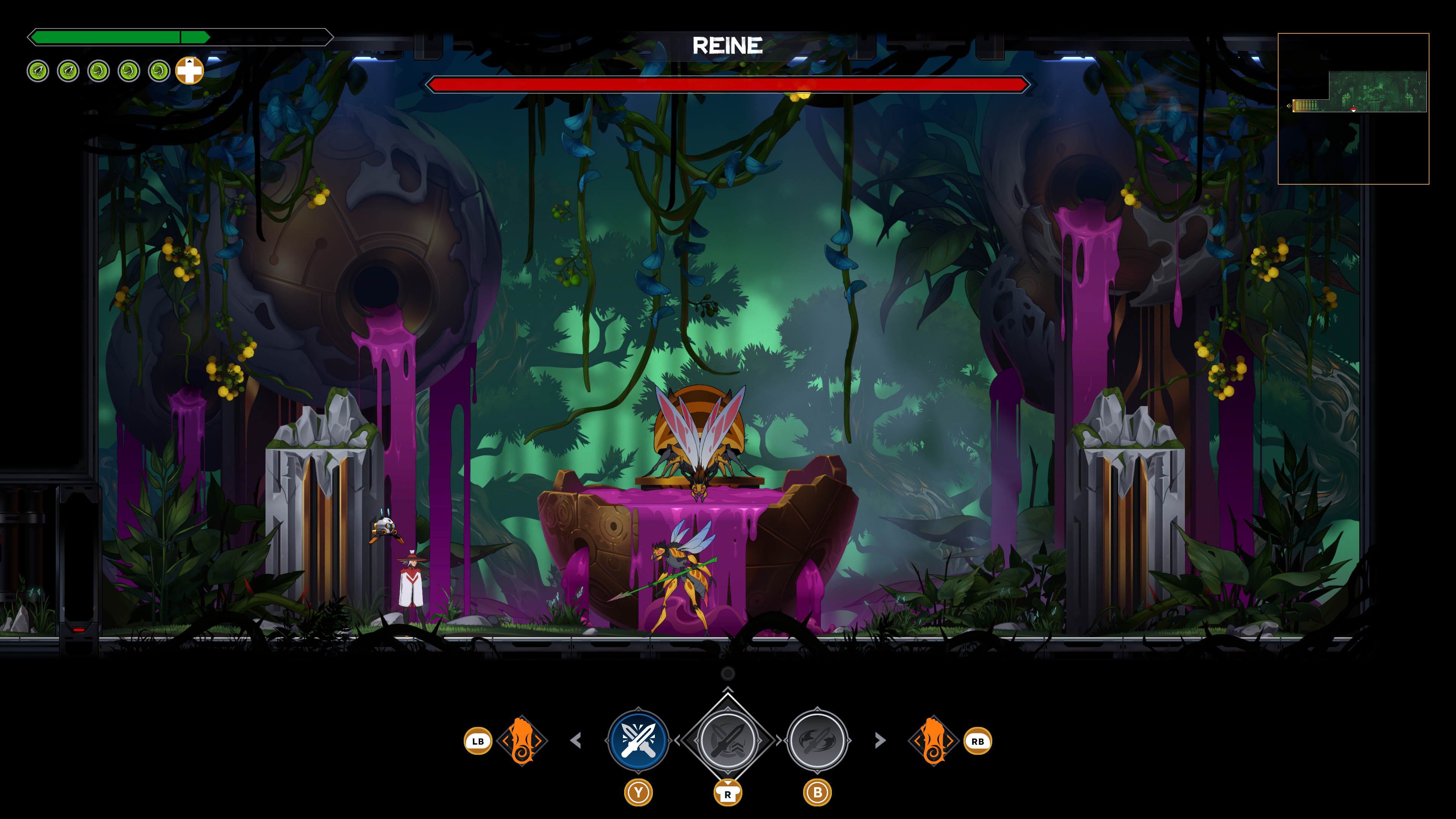This screenshot has height=819, width=1456.
Task: Activate the blue crossed swords ability
Action: [x=638, y=740]
